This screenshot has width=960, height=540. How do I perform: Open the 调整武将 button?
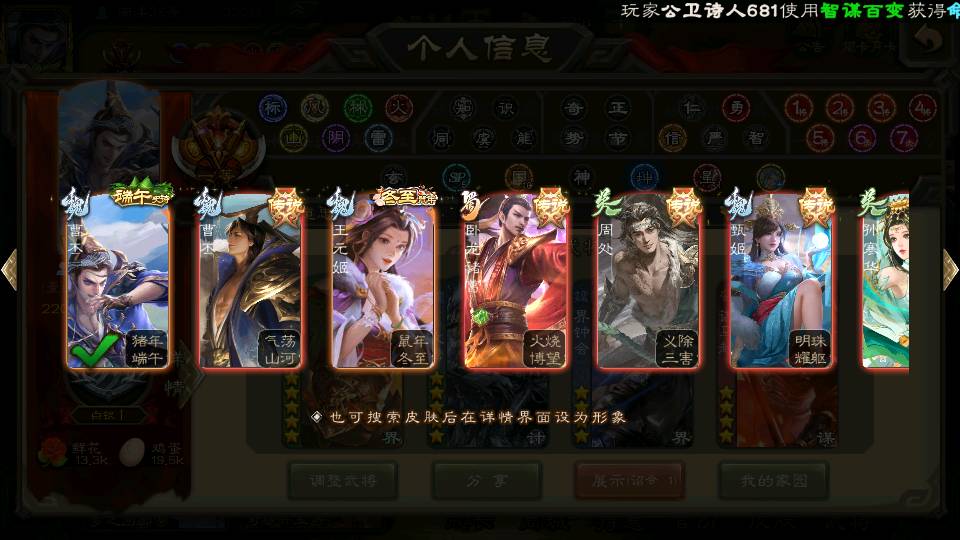pyautogui.click(x=343, y=481)
